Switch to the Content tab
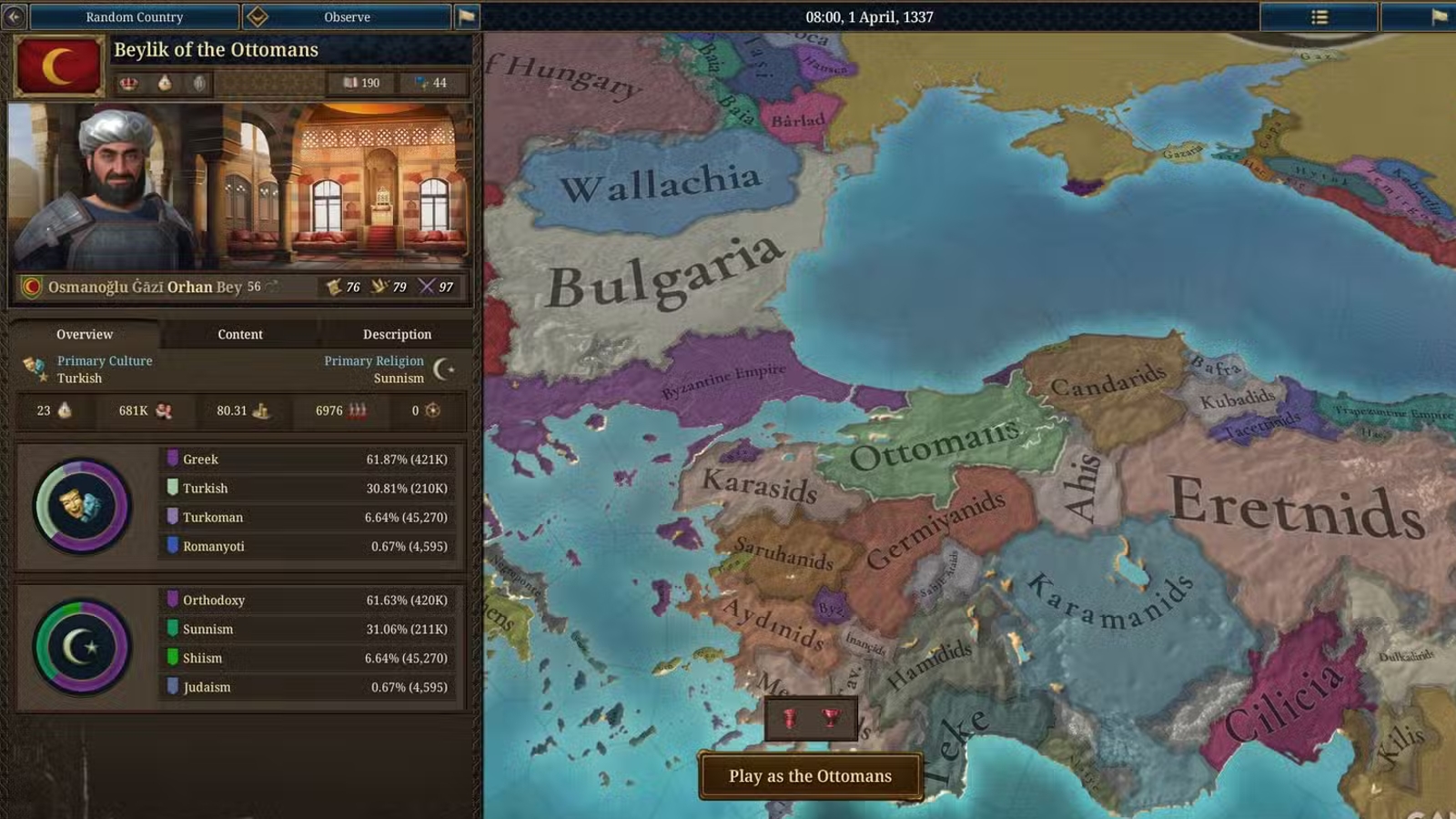 [x=240, y=334]
